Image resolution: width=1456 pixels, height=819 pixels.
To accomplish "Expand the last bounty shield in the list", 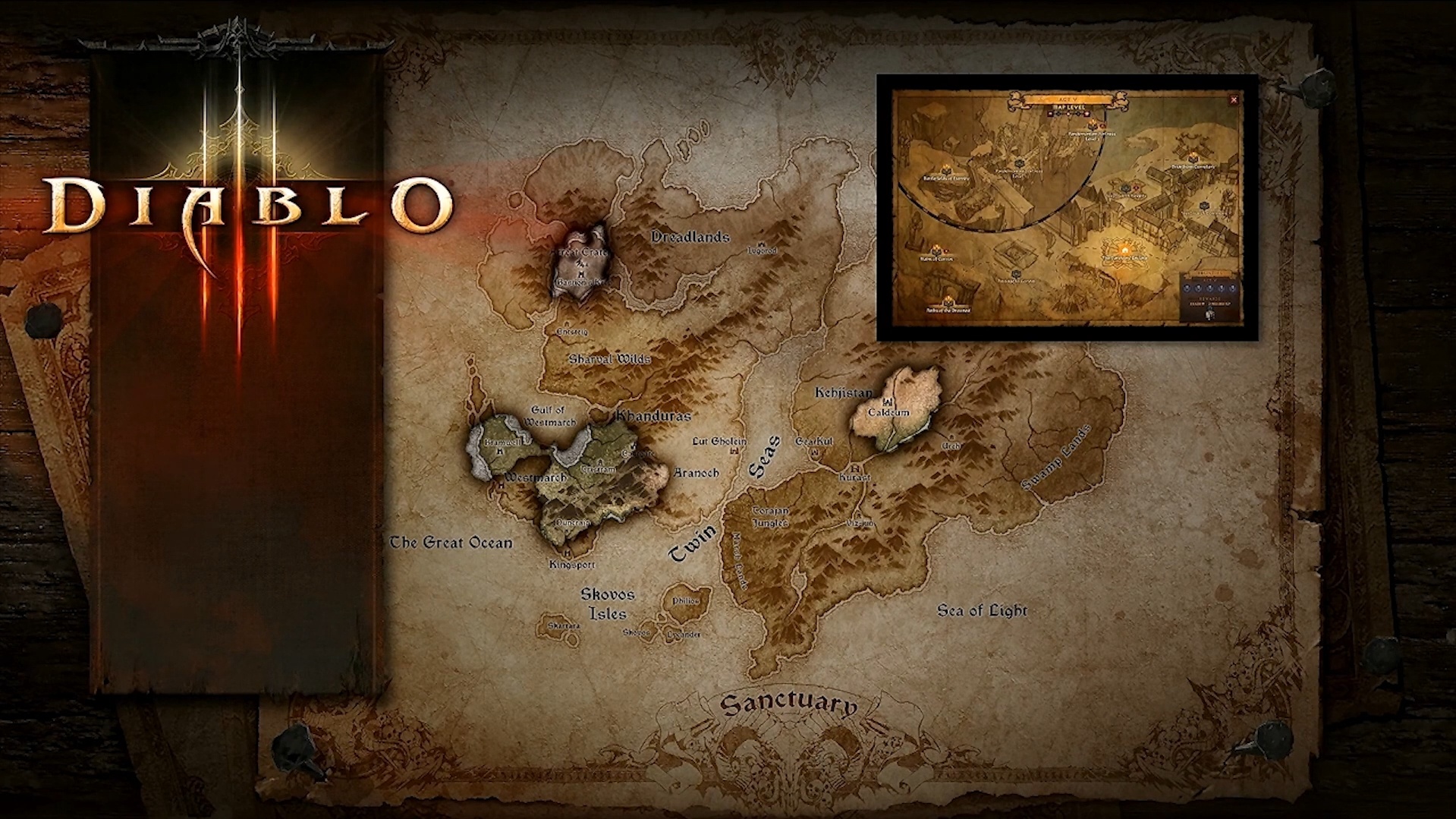I will coord(1232,288).
